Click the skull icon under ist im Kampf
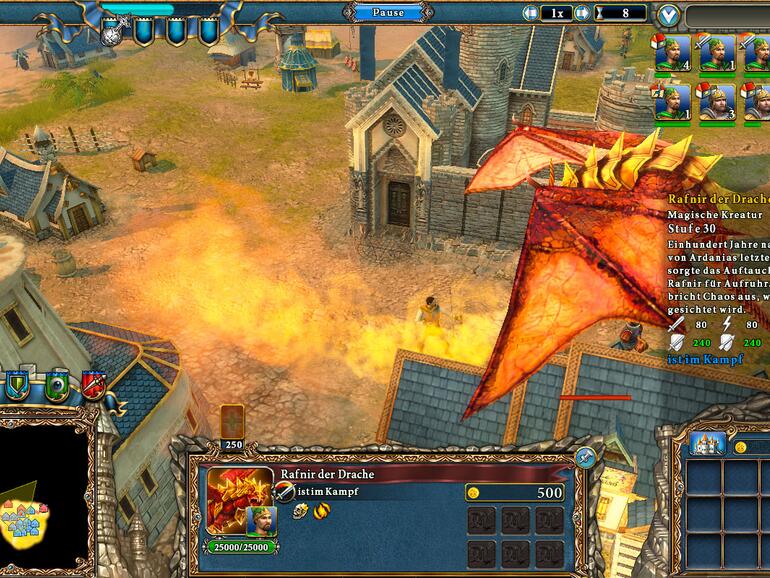The height and width of the screenshot is (578, 770). pyautogui.click(x=300, y=511)
